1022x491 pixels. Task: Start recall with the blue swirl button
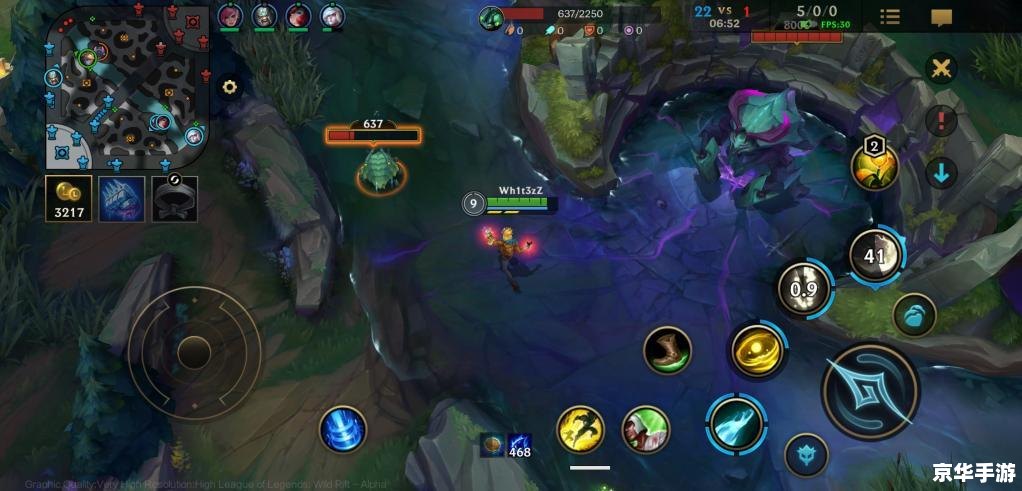click(343, 430)
